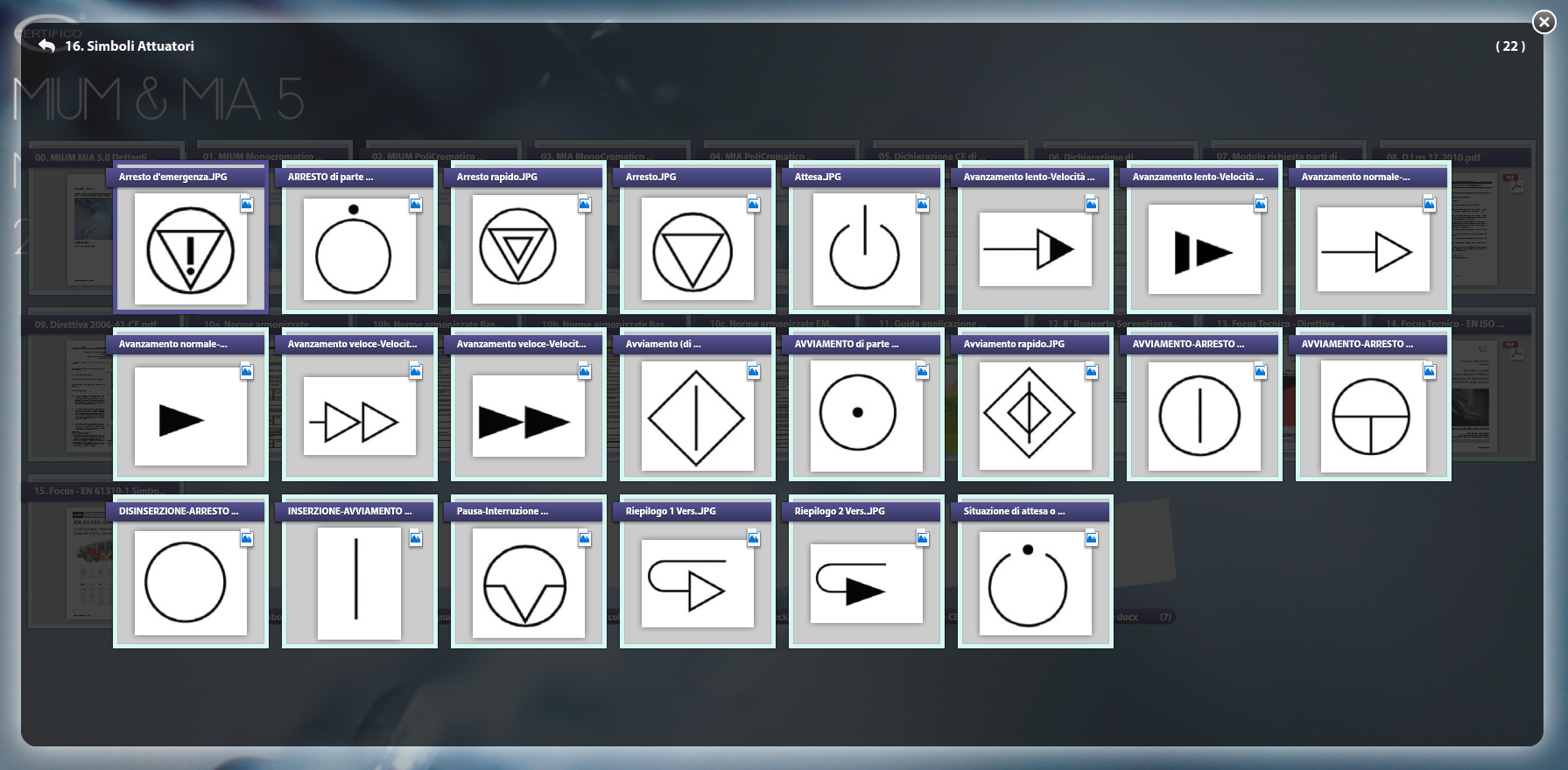Open the Avviamento rapido.JPG thumbnail

tap(1035, 416)
